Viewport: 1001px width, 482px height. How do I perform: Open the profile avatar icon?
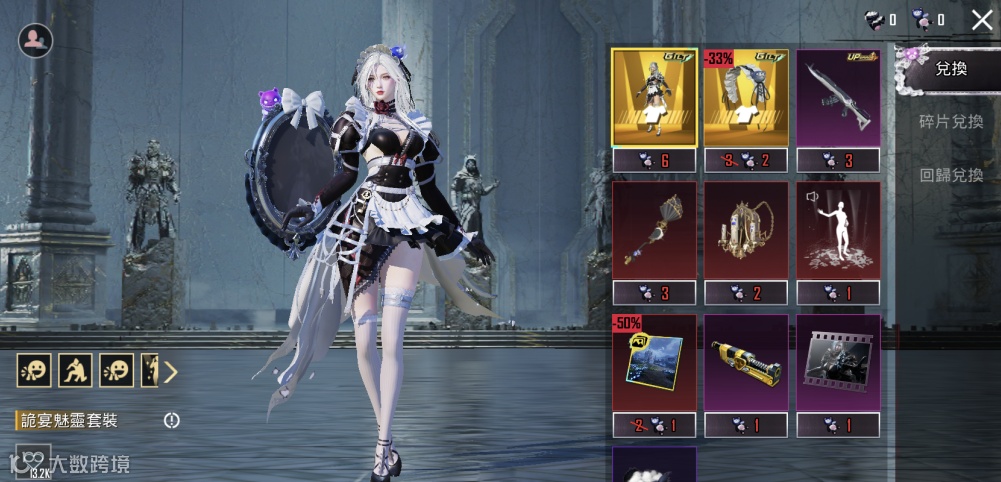[x=36, y=40]
